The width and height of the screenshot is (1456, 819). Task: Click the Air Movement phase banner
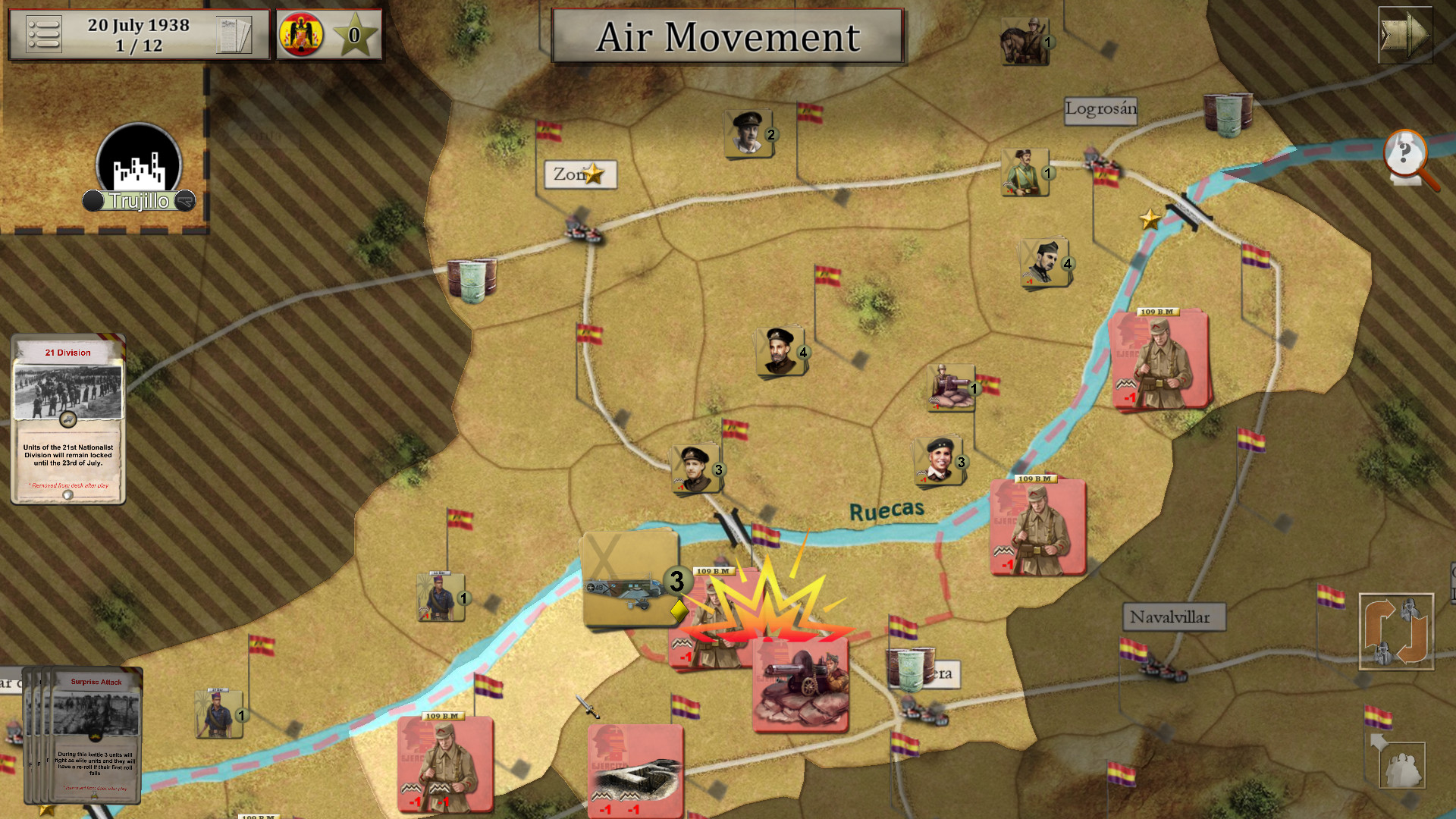tap(726, 38)
